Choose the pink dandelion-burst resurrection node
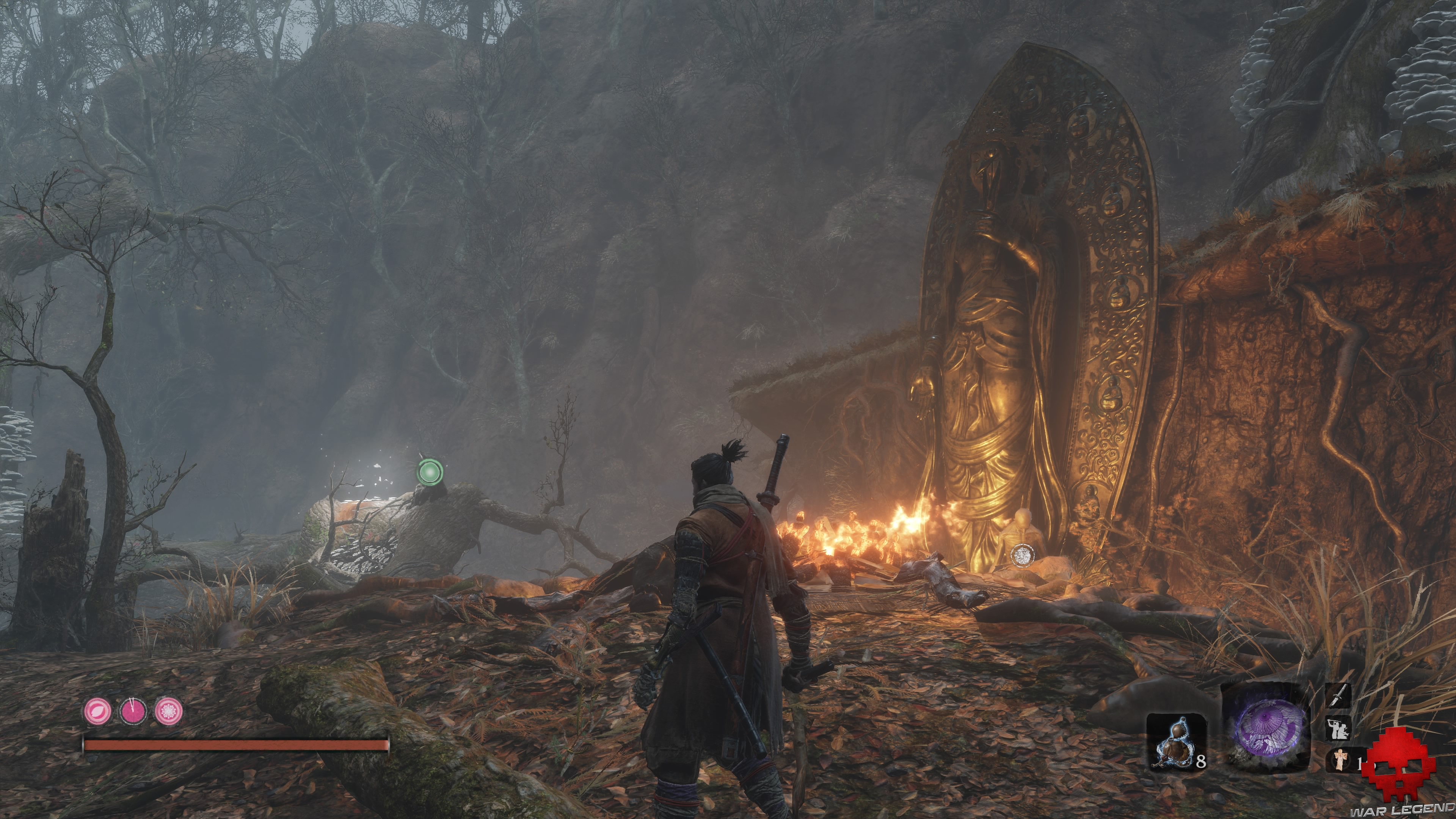The image size is (1456, 819). [x=168, y=711]
